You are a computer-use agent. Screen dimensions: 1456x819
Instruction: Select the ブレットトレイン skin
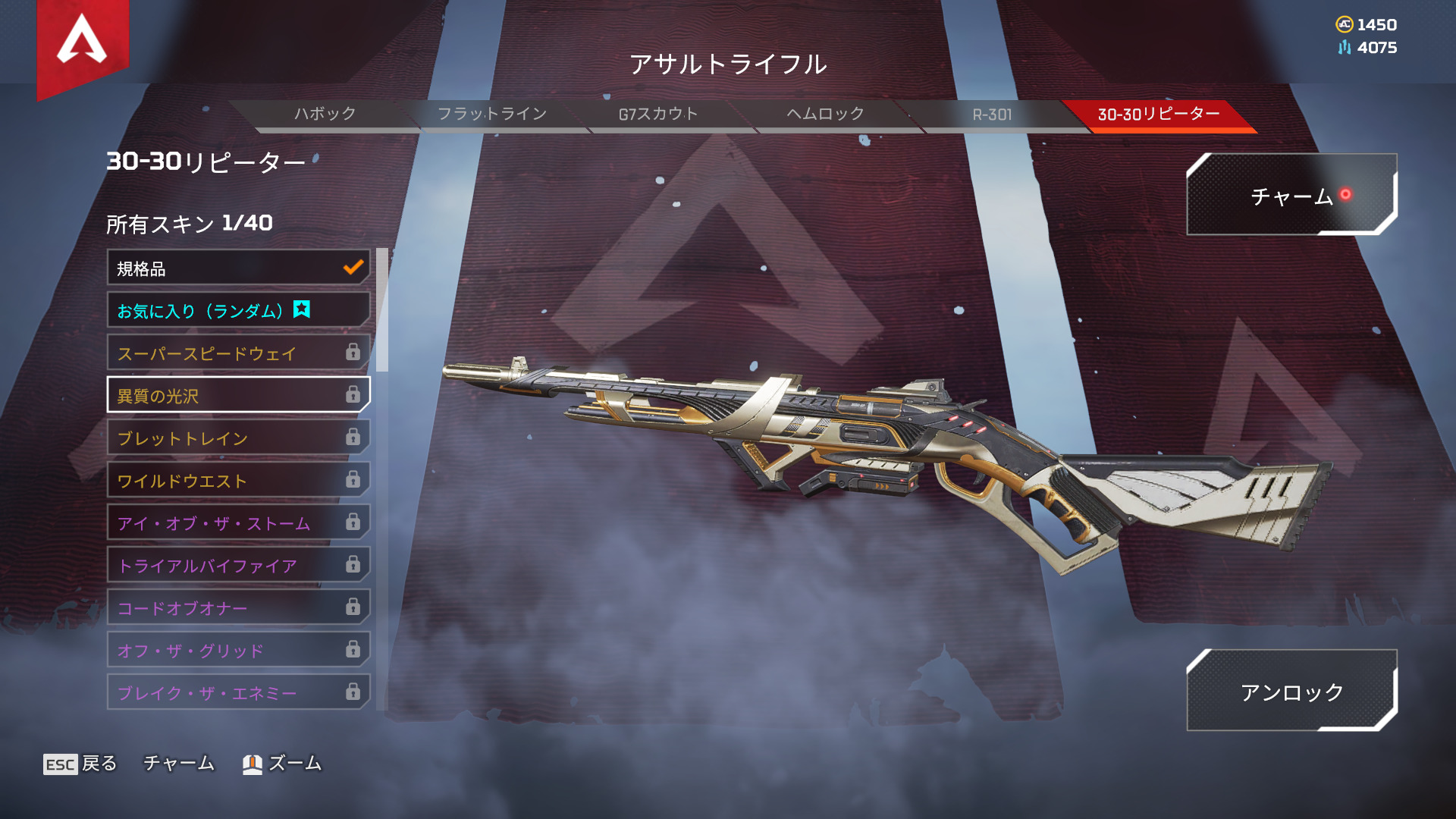click(x=238, y=438)
